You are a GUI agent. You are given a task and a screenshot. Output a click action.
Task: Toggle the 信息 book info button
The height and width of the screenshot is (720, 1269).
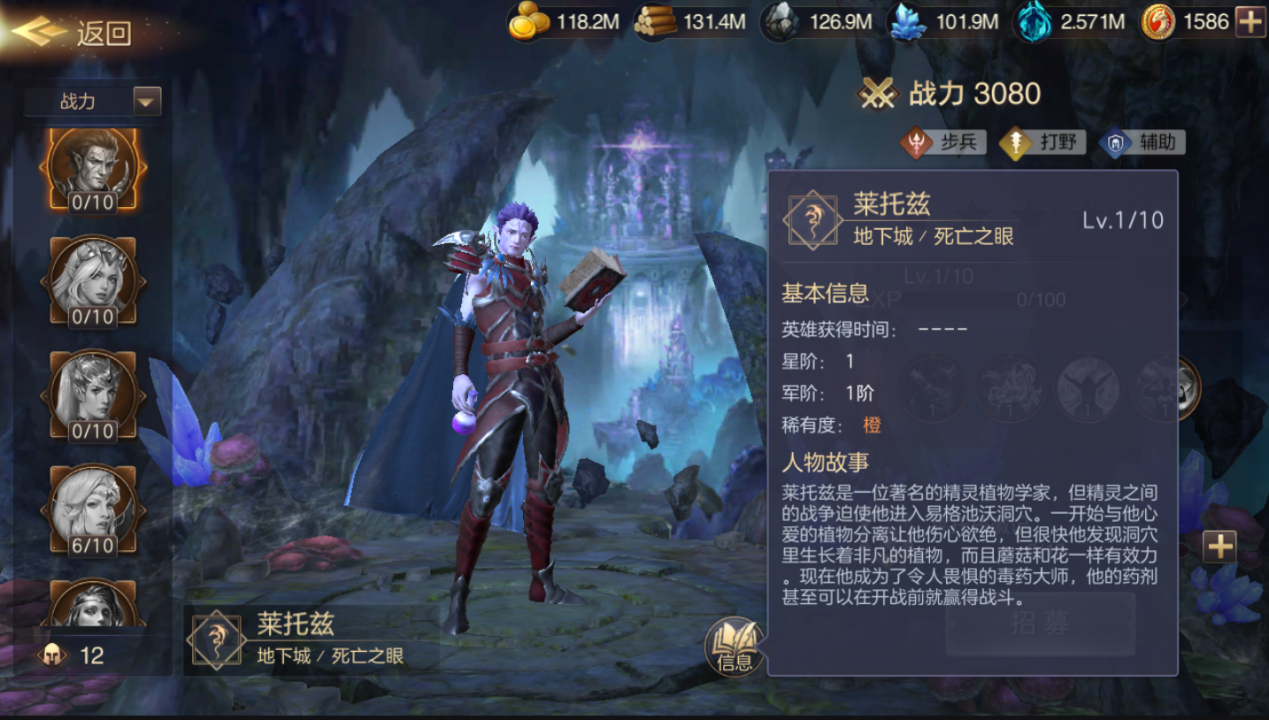[x=734, y=645]
